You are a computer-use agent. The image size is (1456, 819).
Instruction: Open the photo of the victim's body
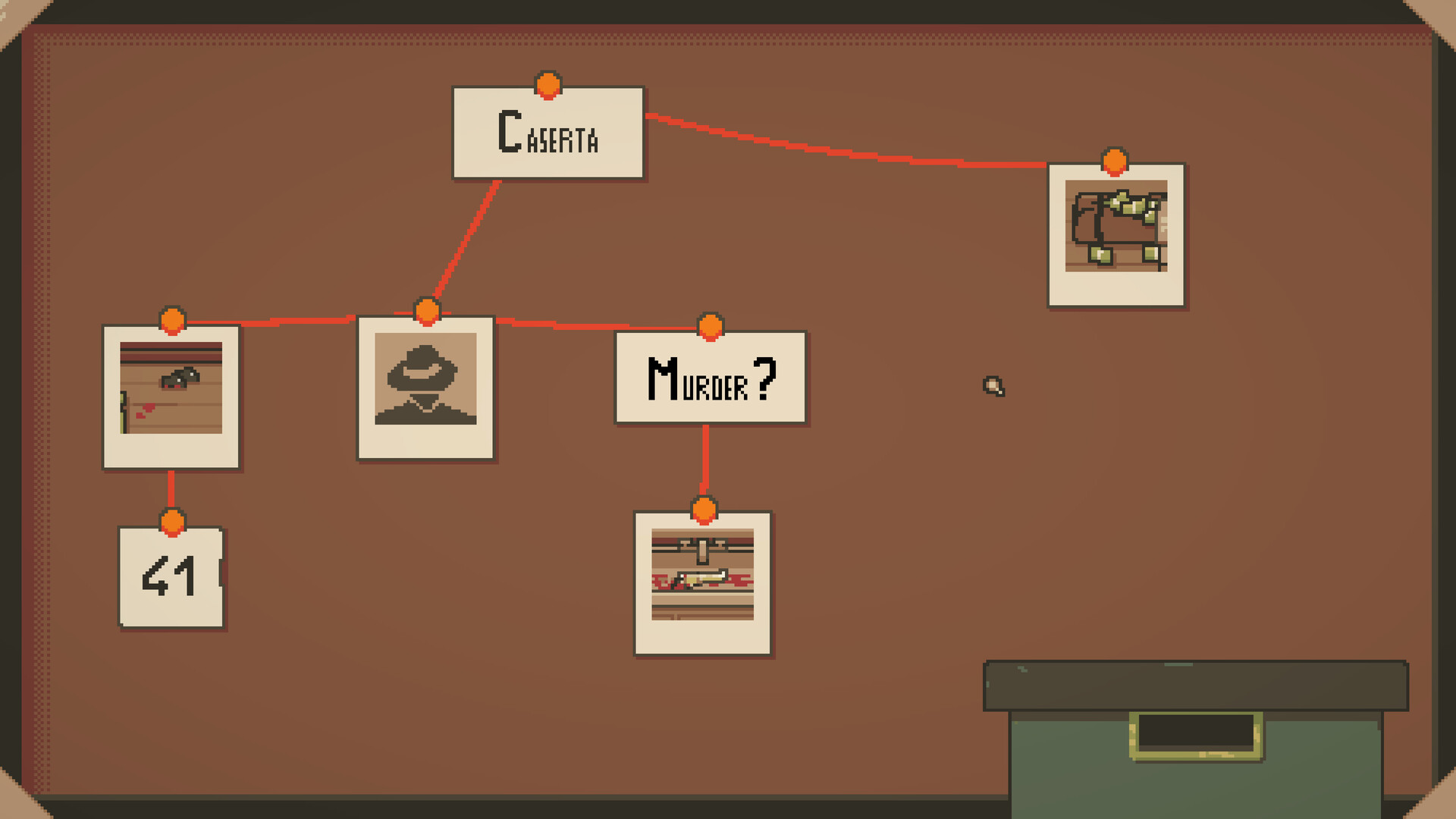[x=704, y=580]
